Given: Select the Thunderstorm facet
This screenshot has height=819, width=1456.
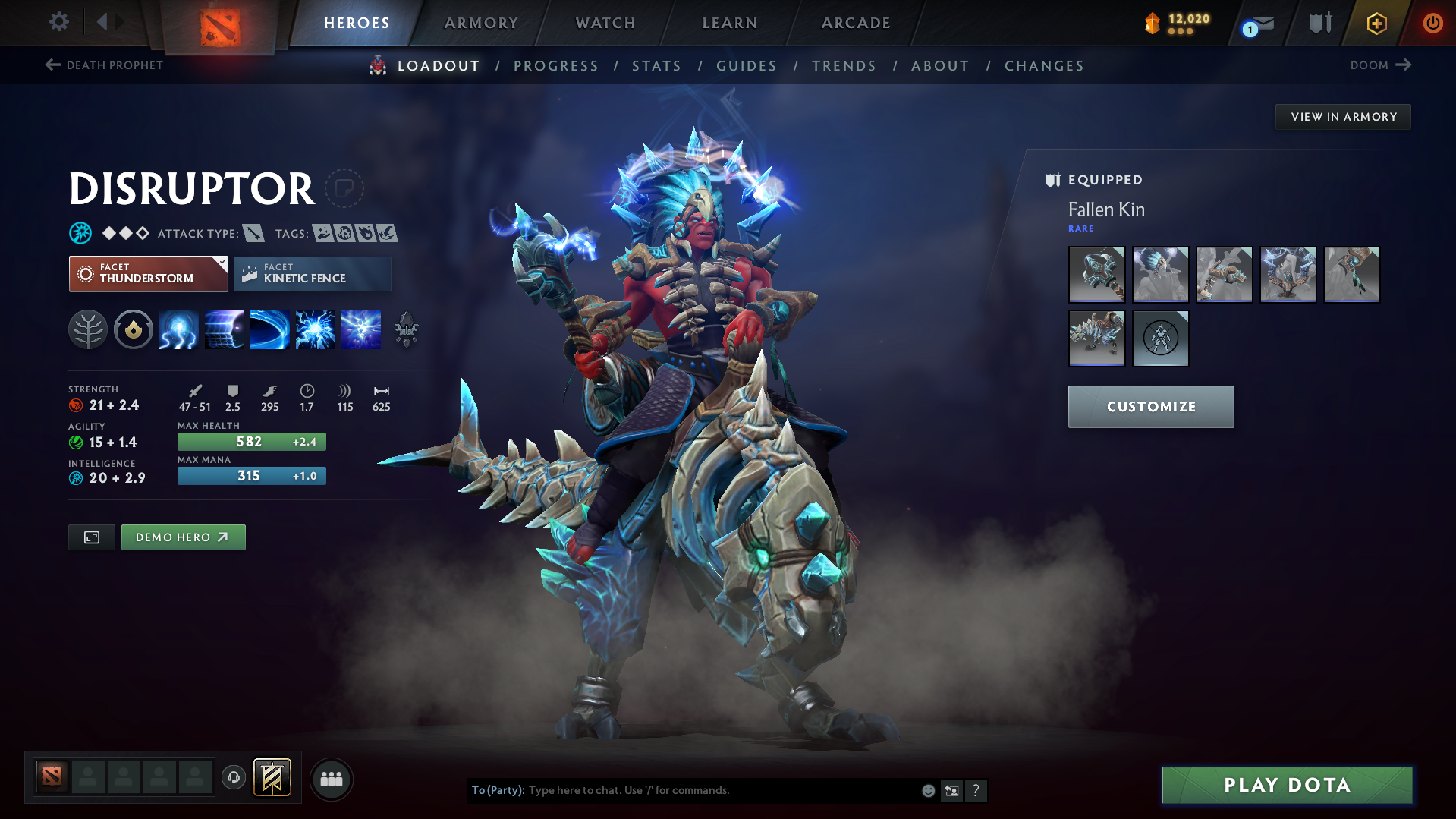Looking at the screenshot, I should pyautogui.click(x=147, y=273).
